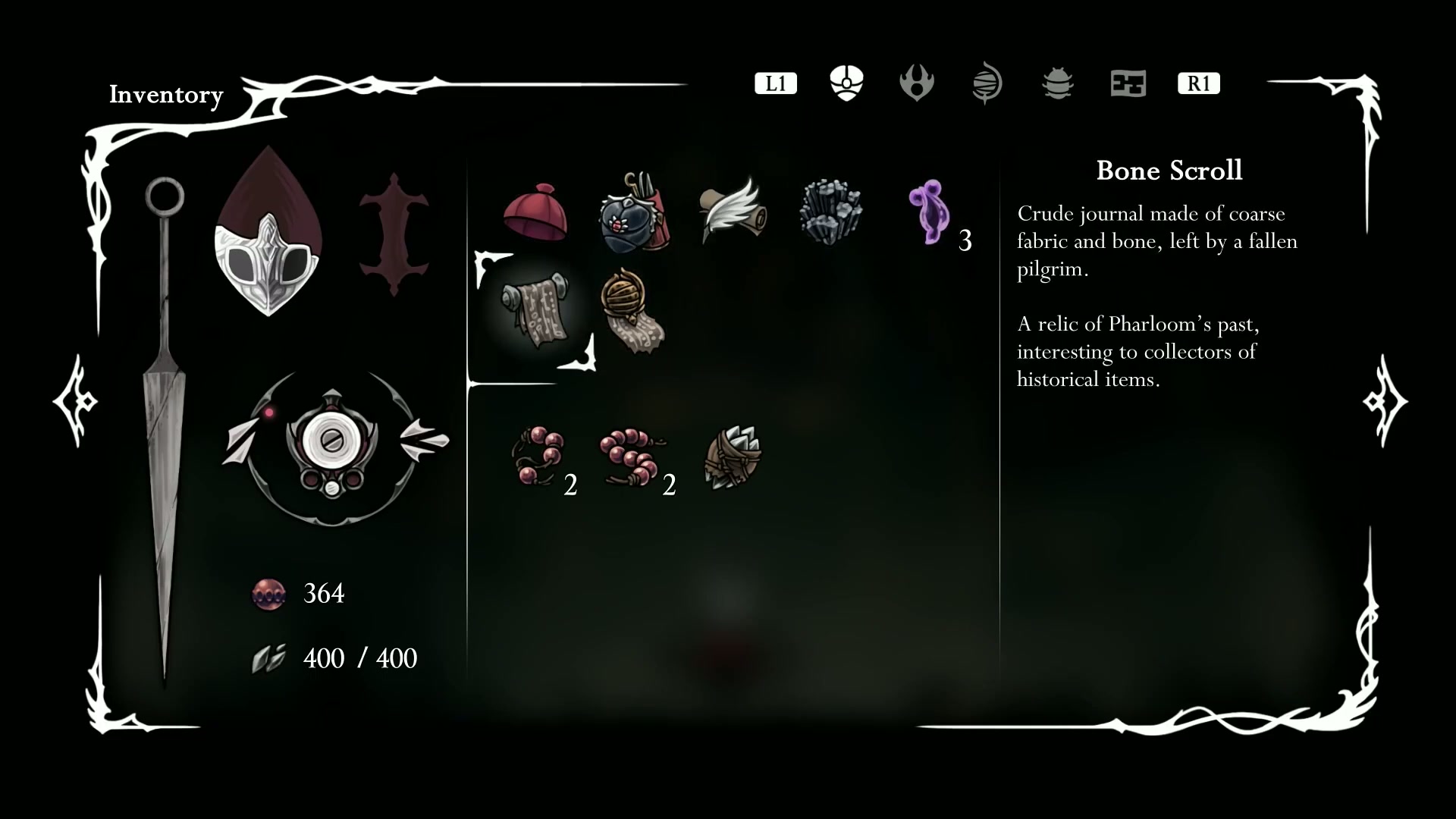Screen dimensions: 1456x819
Task: Select the white feather scroll item
Action: (733, 211)
